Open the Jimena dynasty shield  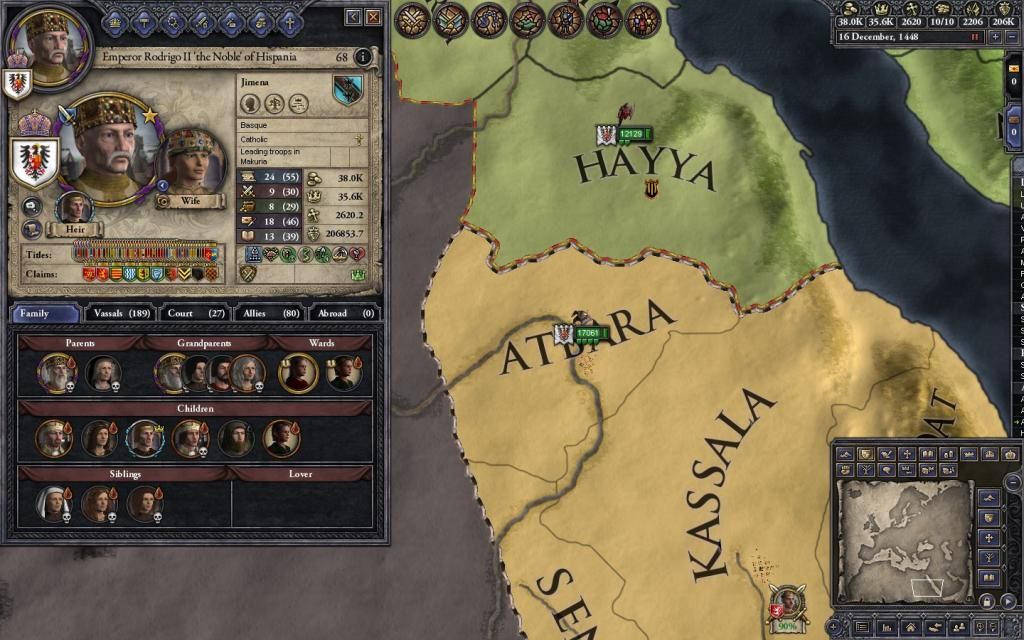point(348,91)
